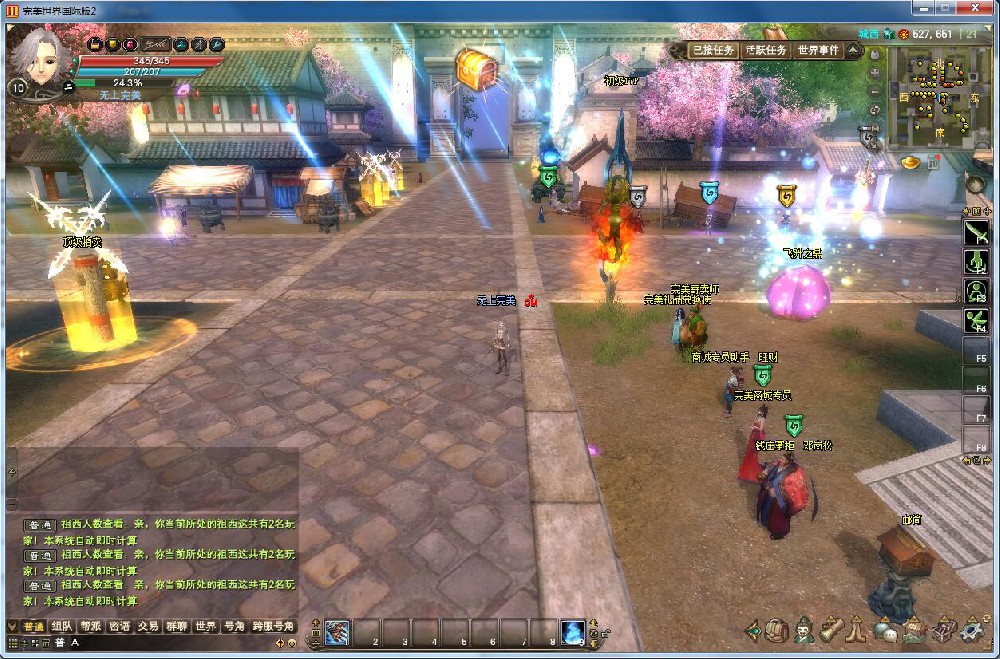Open the gear settings icon

(970, 631)
